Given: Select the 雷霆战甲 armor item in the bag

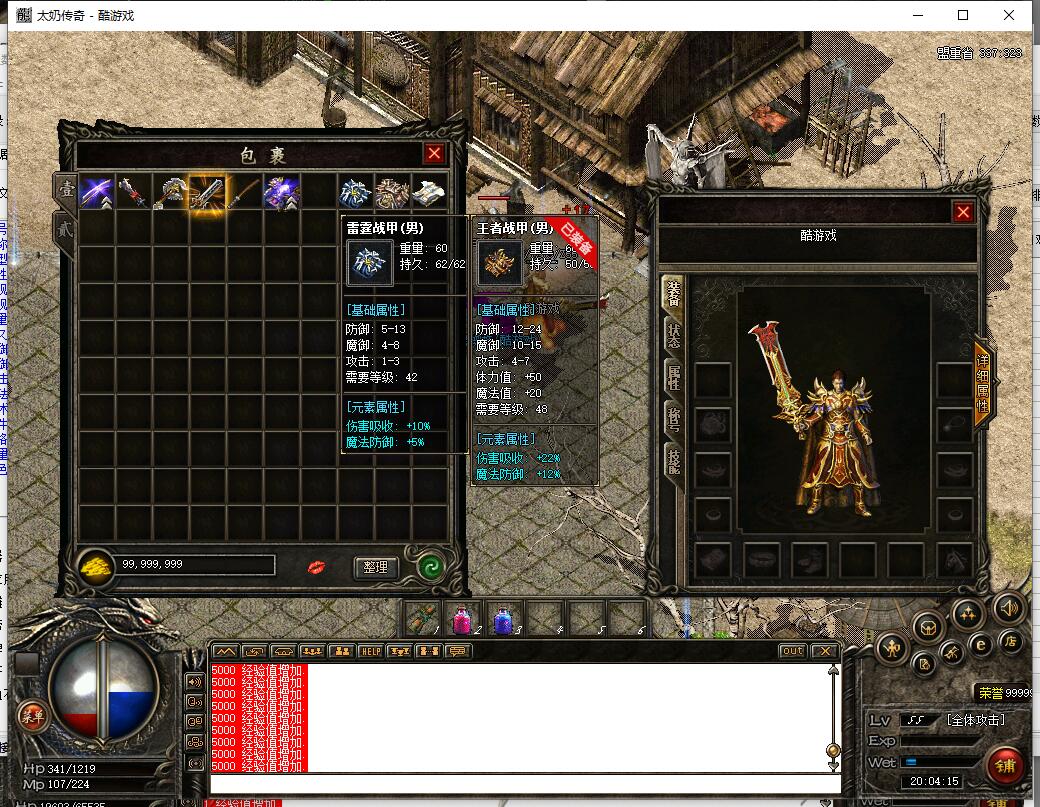Looking at the screenshot, I should click(354, 193).
